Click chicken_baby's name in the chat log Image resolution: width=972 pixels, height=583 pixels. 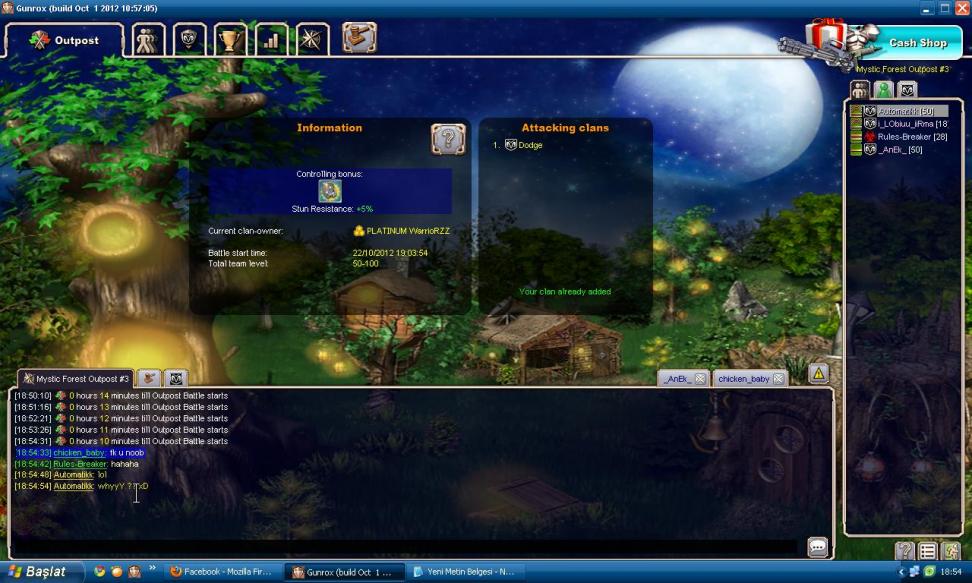pos(79,453)
